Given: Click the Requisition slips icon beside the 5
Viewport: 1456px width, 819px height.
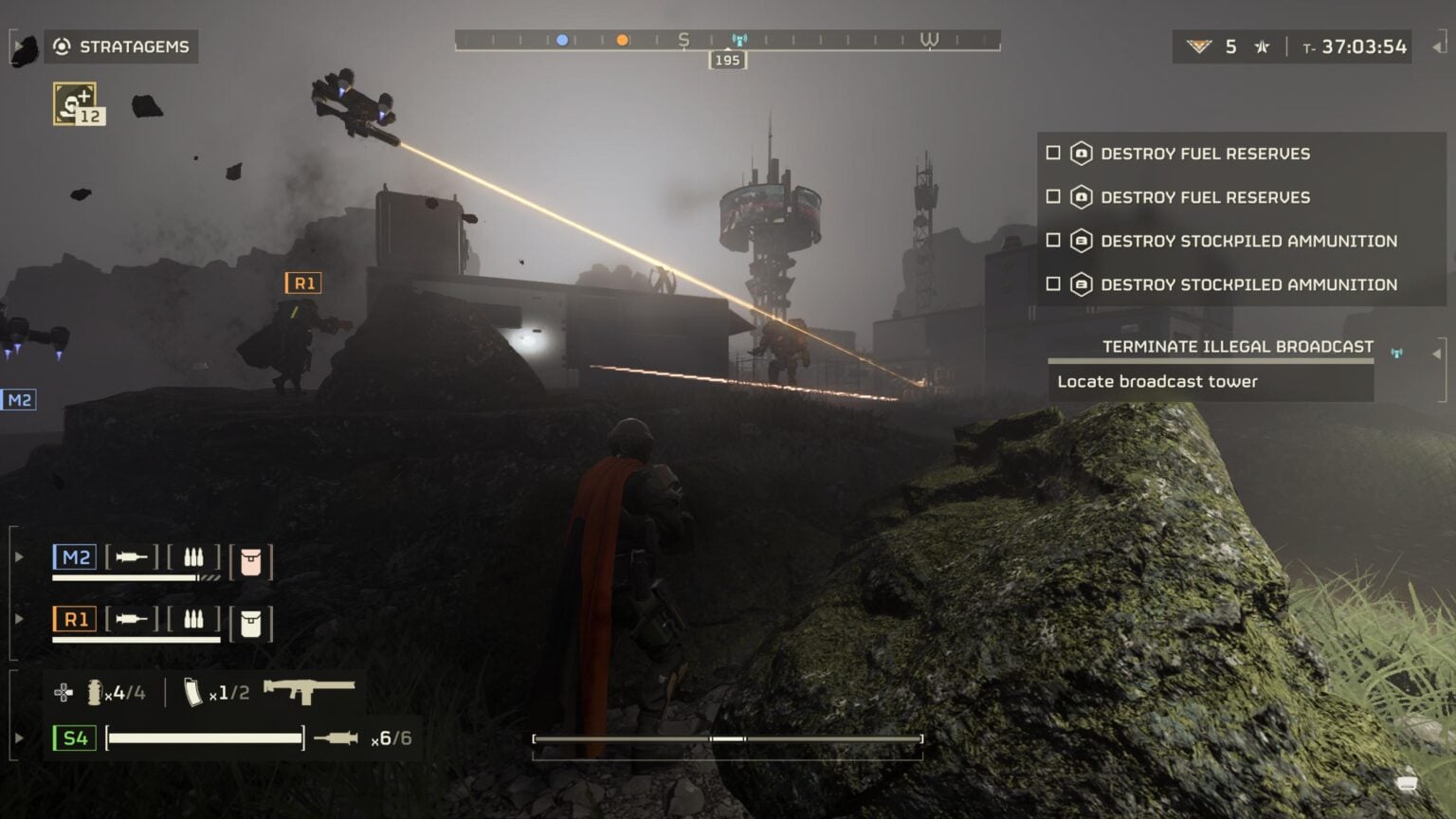Looking at the screenshot, I should (1200, 45).
